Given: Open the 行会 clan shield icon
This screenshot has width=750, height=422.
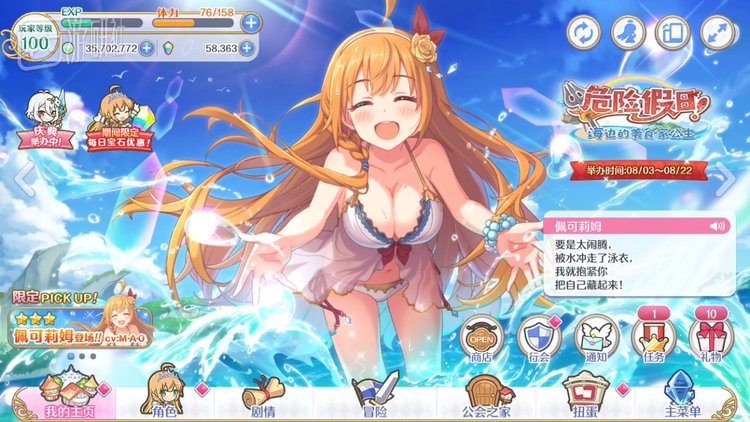Looking at the screenshot, I should [540, 338].
